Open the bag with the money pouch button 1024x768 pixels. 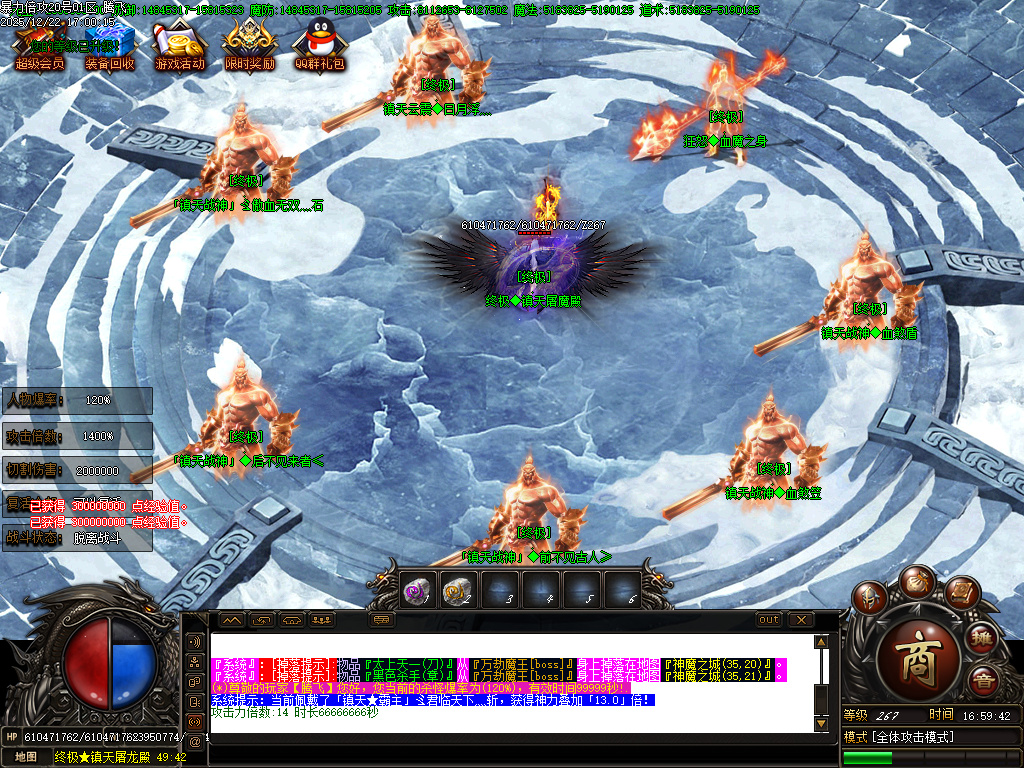(x=916, y=581)
